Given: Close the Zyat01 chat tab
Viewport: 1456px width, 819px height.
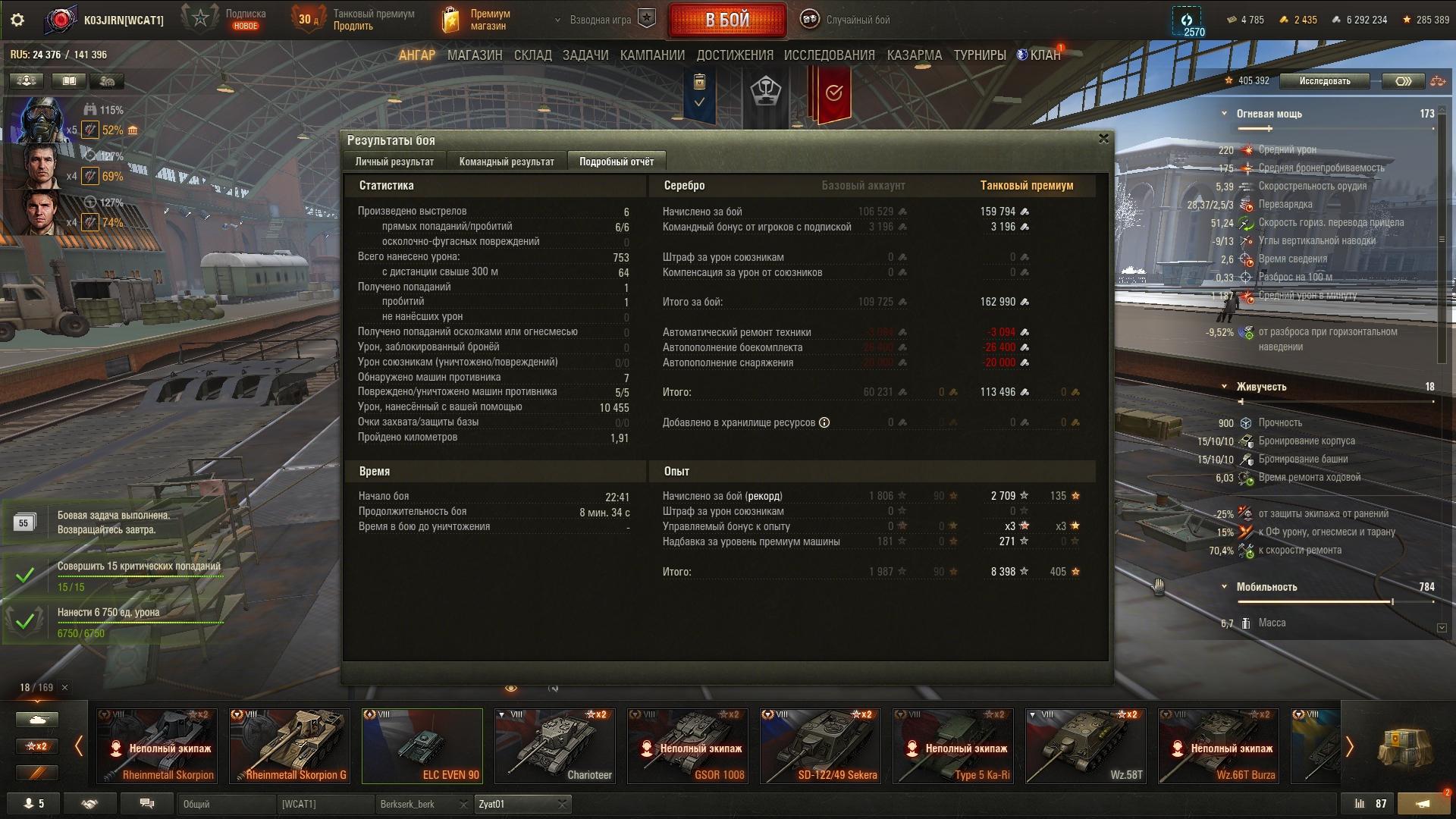Looking at the screenshot, I should click(562, 804).
